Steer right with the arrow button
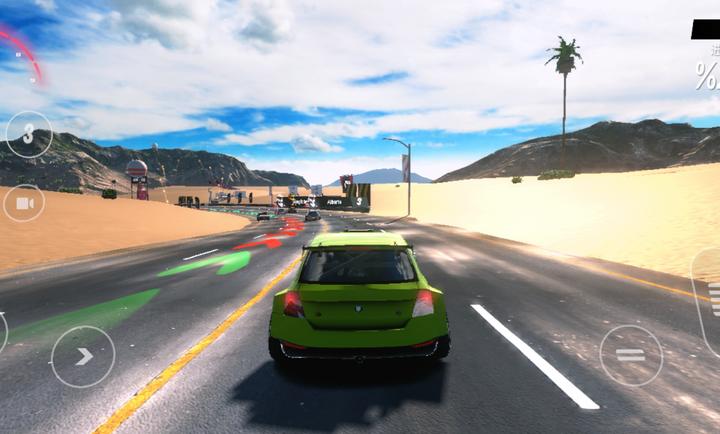 pyautogui.click(x=83, y=356)
